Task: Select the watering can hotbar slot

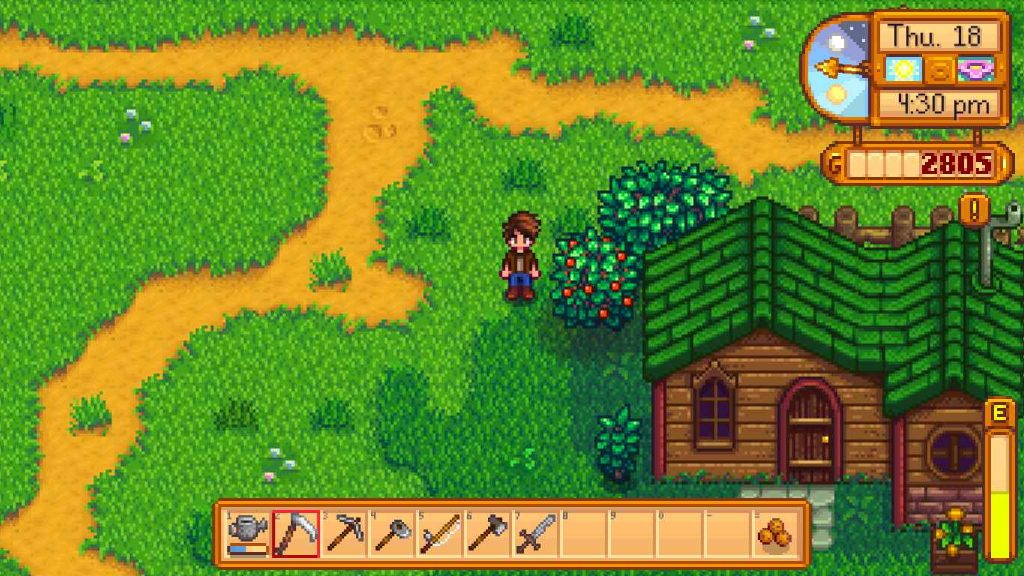Action: [248, 533]
